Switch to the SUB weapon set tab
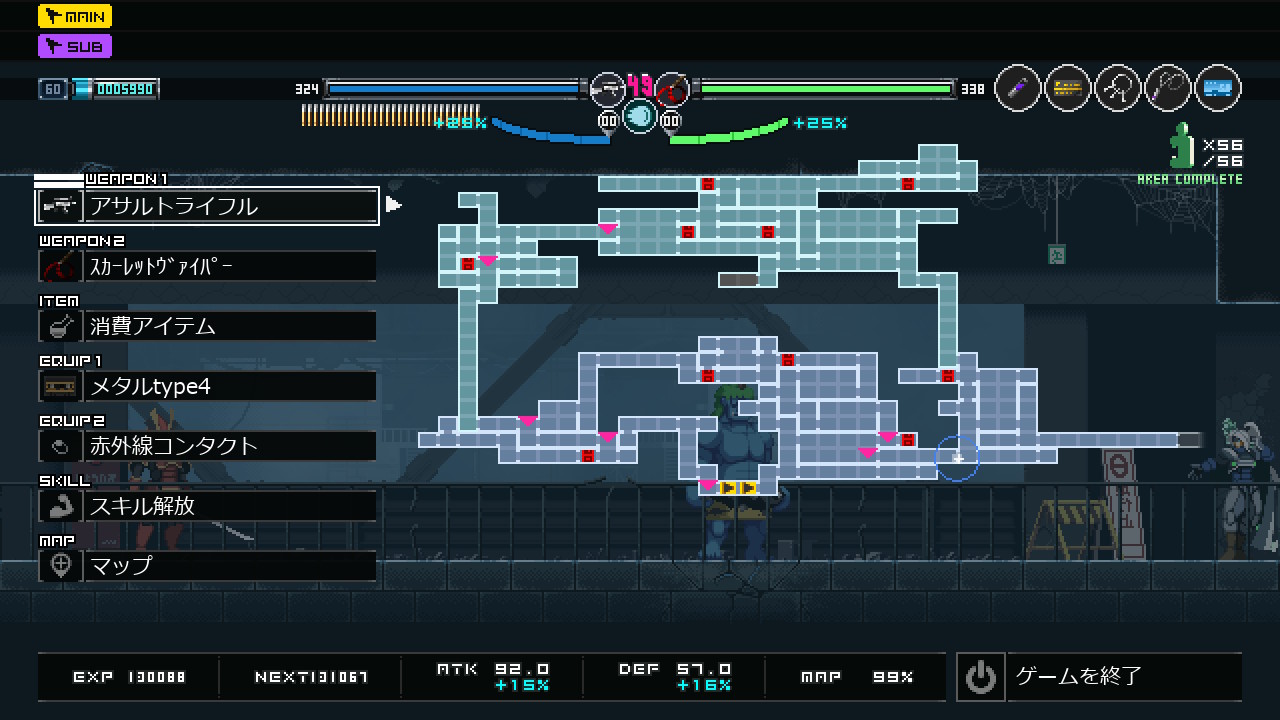Viewport: 1280px width, 720px height. [75, 46]
